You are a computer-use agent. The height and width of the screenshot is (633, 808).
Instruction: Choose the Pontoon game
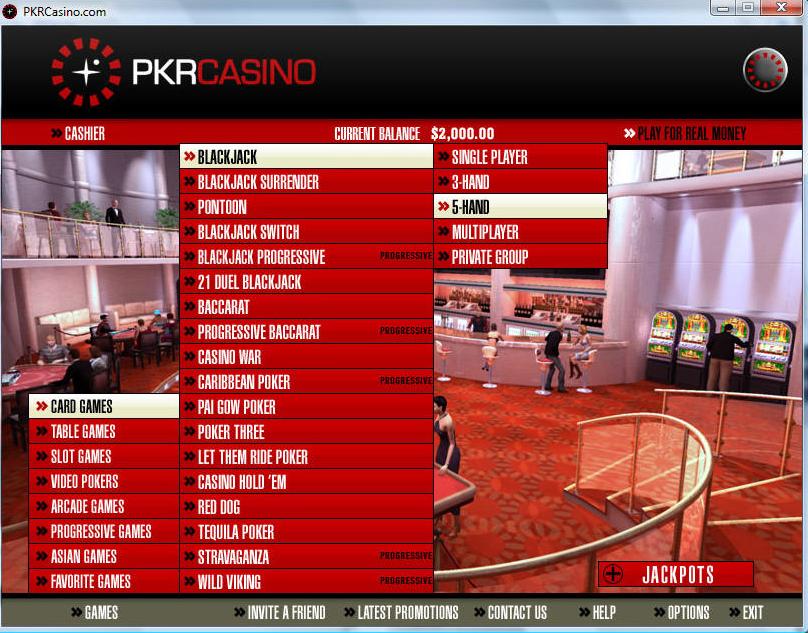coord(222,207)
